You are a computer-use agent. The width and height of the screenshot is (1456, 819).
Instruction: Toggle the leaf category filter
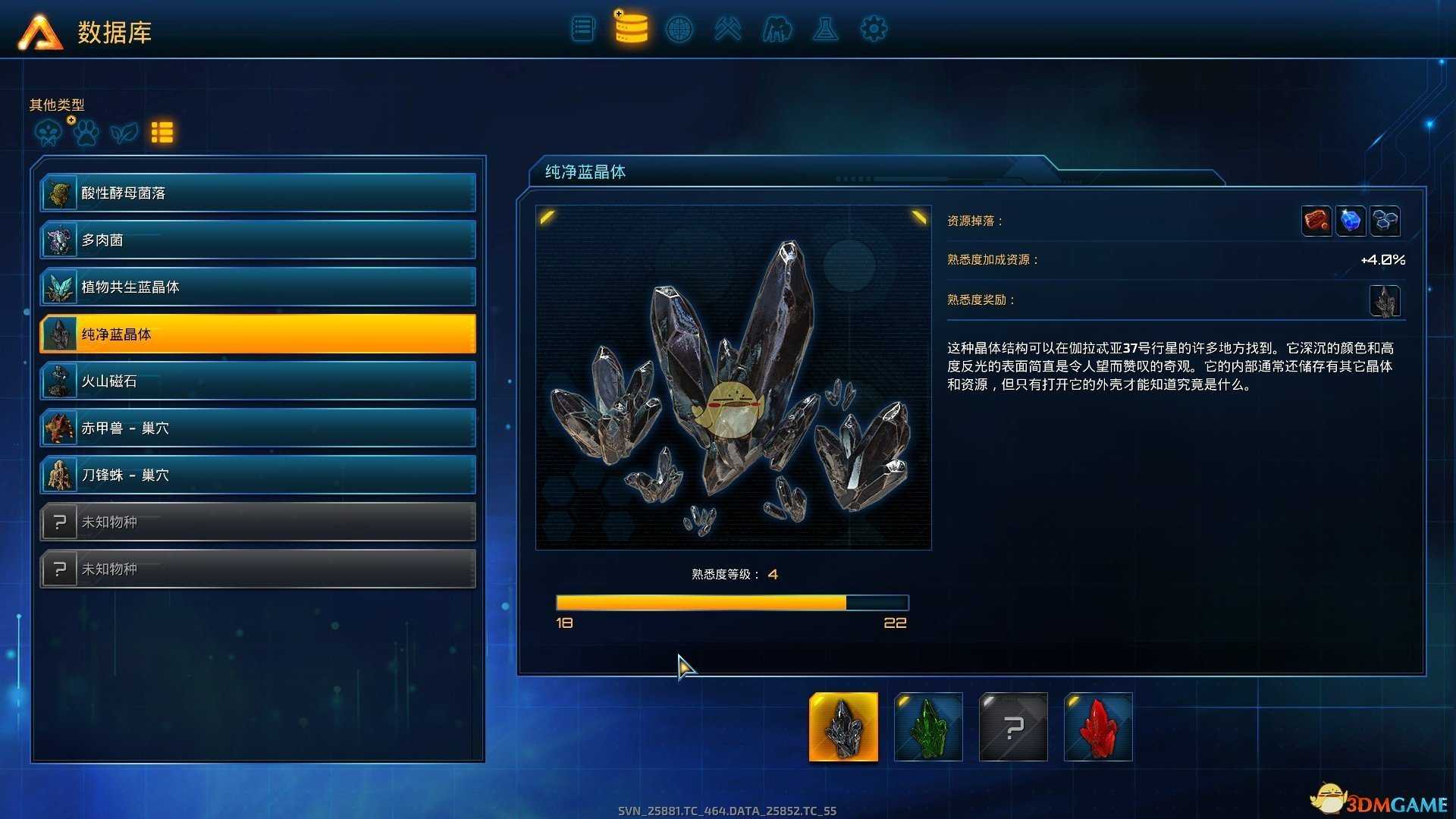124,131
